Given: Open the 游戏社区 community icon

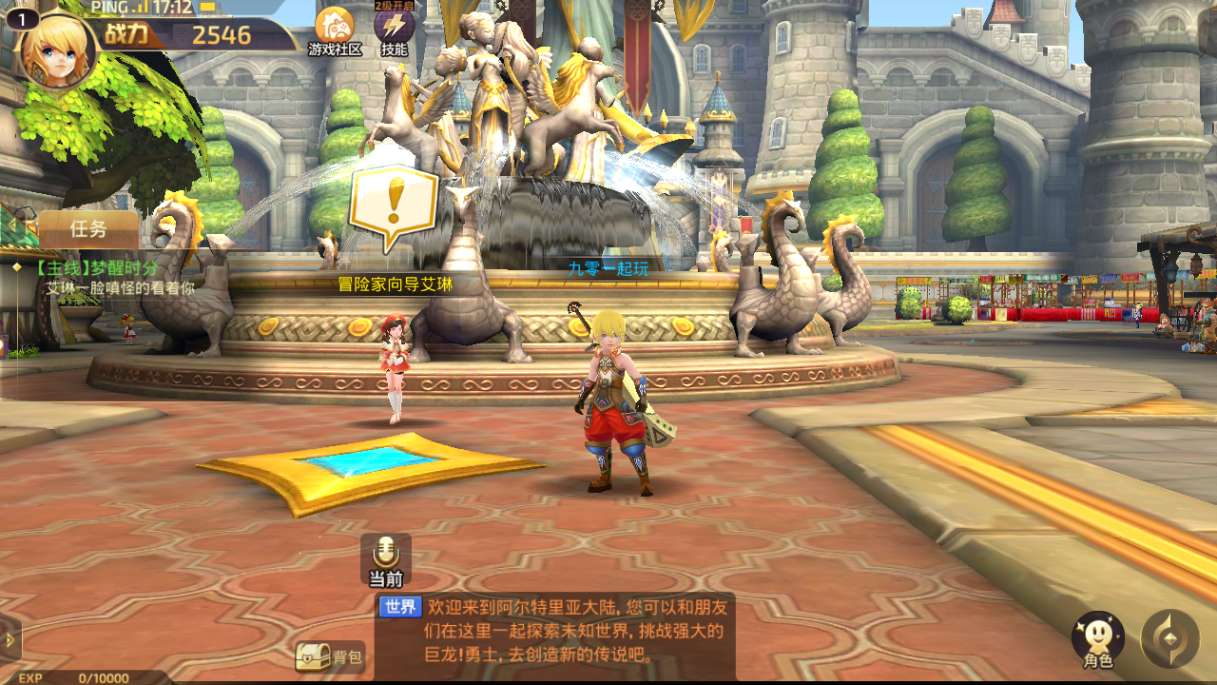Looking at the screenshot, I should point(334,29).
